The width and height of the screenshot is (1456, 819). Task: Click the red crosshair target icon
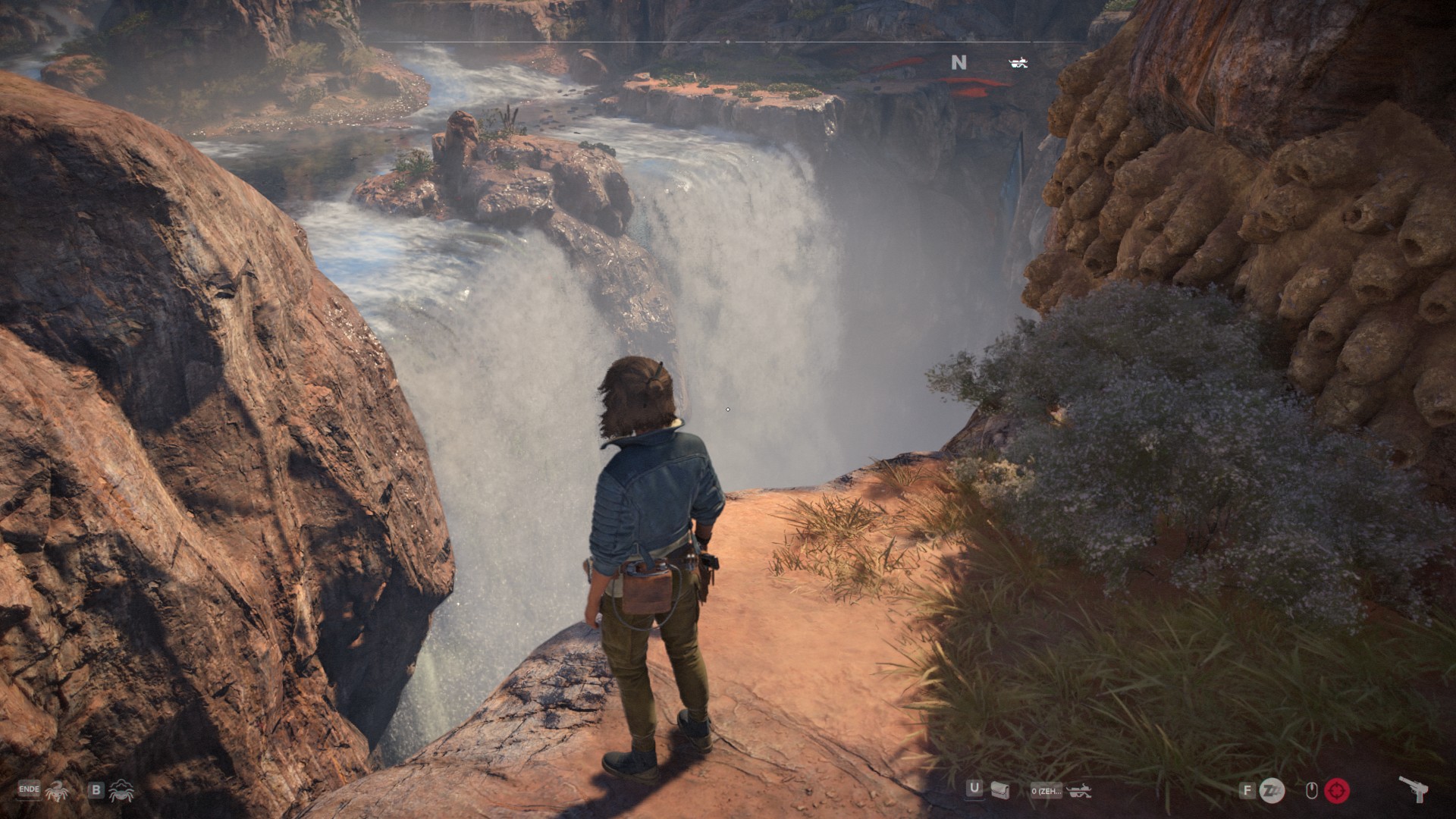click(1337, 791)
